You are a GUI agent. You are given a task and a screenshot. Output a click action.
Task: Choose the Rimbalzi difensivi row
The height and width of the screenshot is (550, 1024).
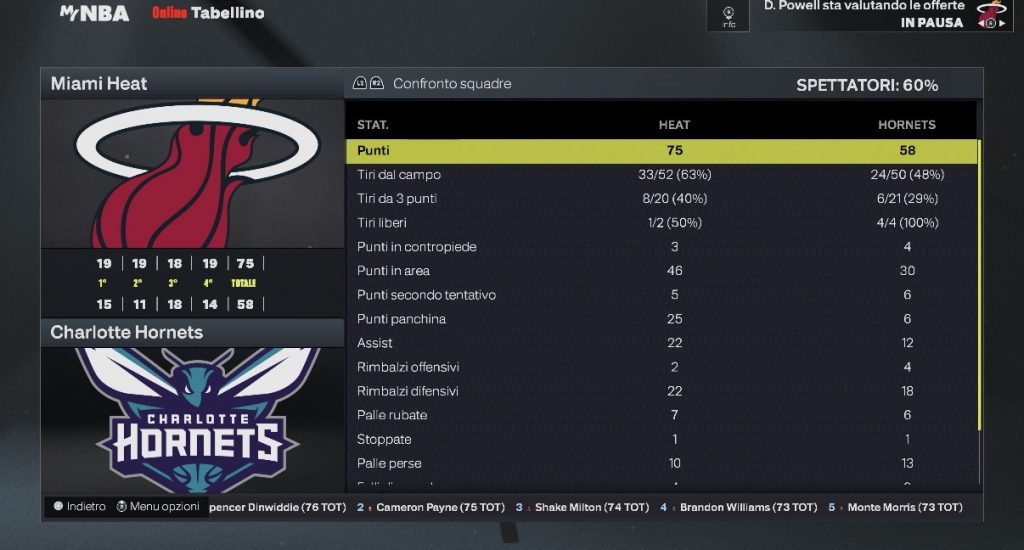tap(660, 391)
